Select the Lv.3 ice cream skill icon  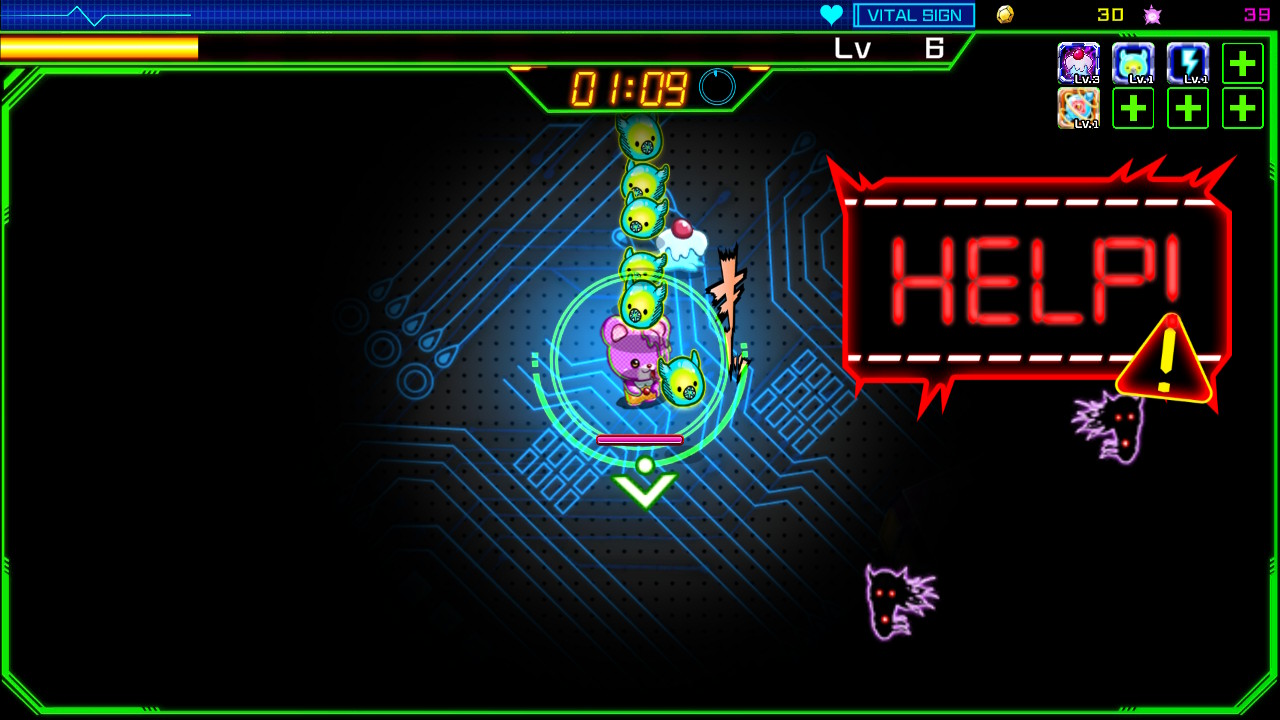tap(1079, 63)
